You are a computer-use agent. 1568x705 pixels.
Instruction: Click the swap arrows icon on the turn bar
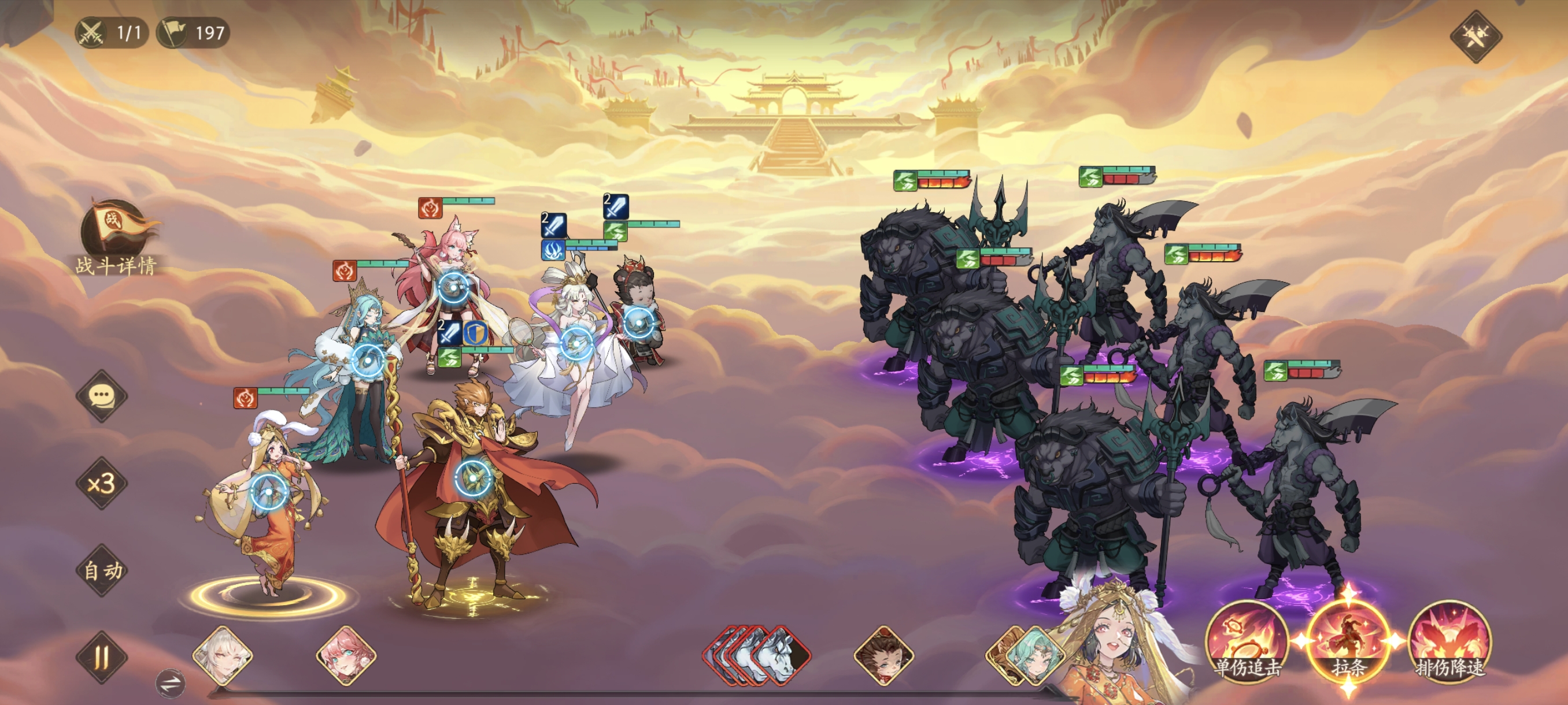pyautogui.click(x=171, y=683)
